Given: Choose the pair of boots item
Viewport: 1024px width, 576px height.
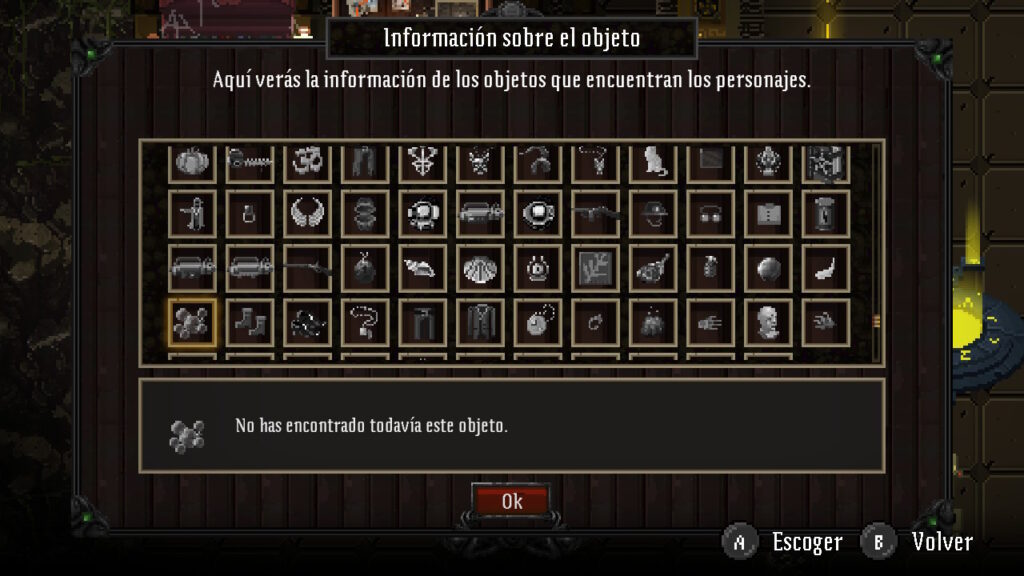Looking at the screenshot, I should 250,323.
